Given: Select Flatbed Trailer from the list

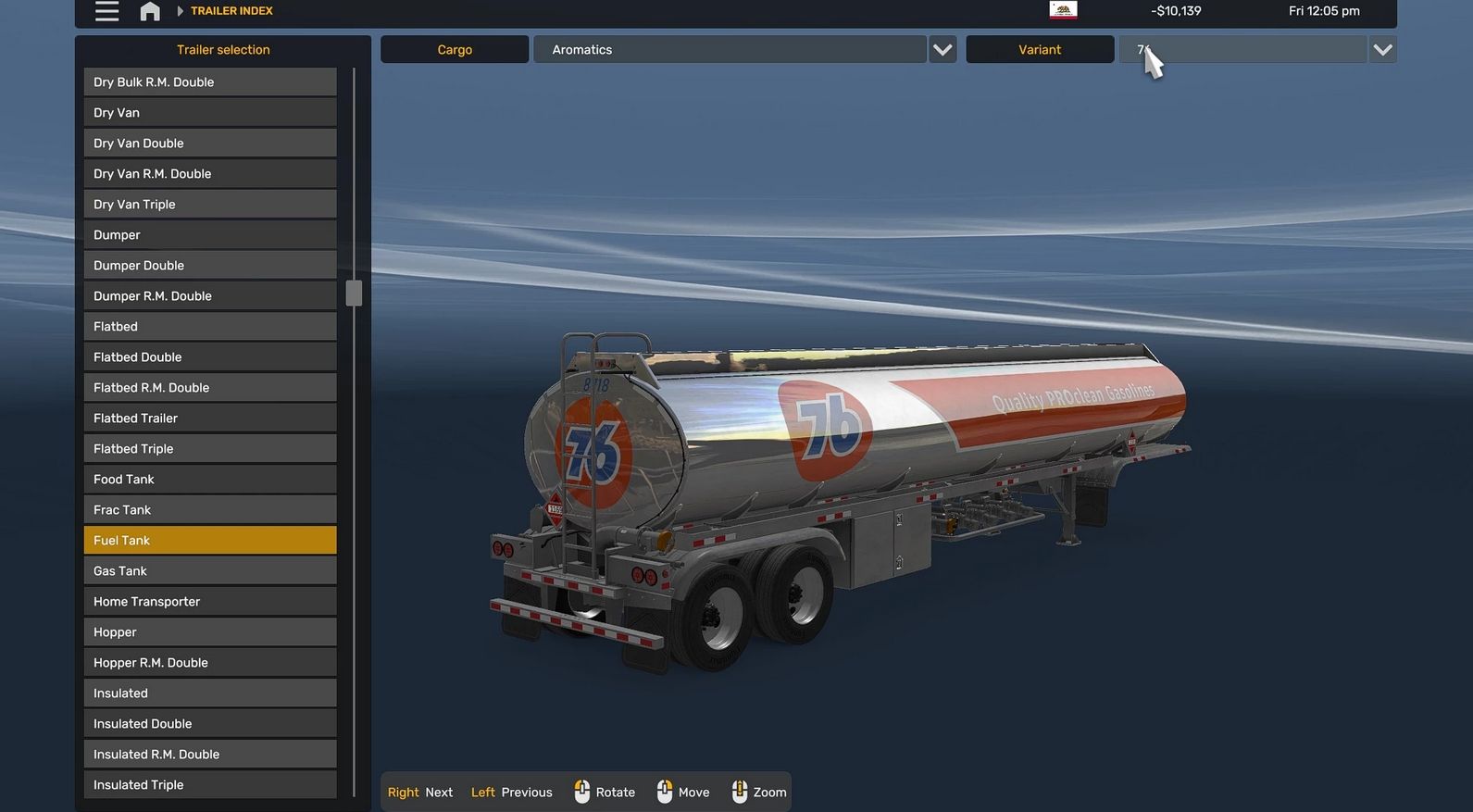Looking at the screenshot, I should point(210,418).
